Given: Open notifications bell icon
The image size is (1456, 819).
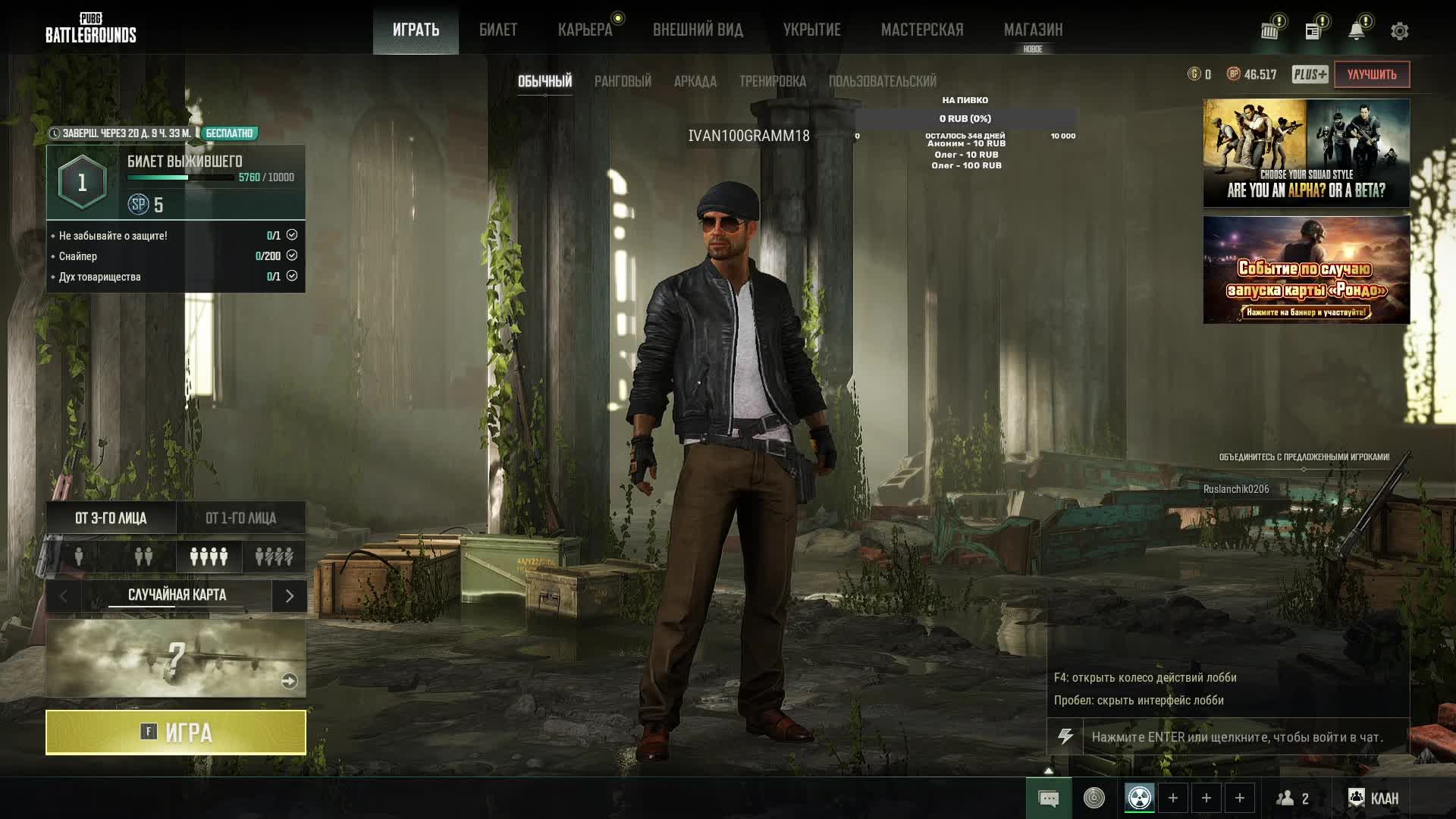Looking at the screenshot, I should click(1356, 31).
